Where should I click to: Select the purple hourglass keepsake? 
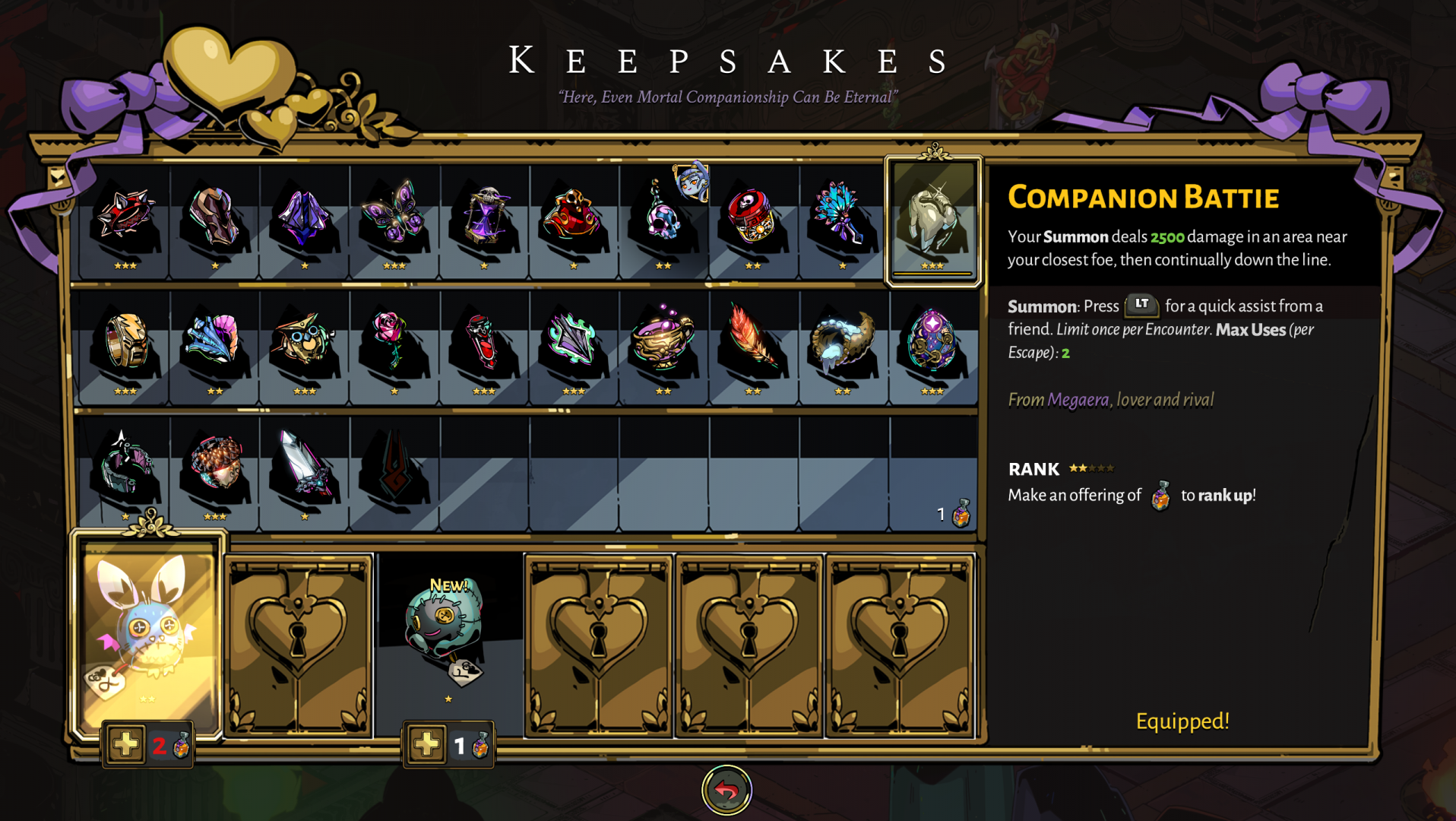tap(484, 216)
